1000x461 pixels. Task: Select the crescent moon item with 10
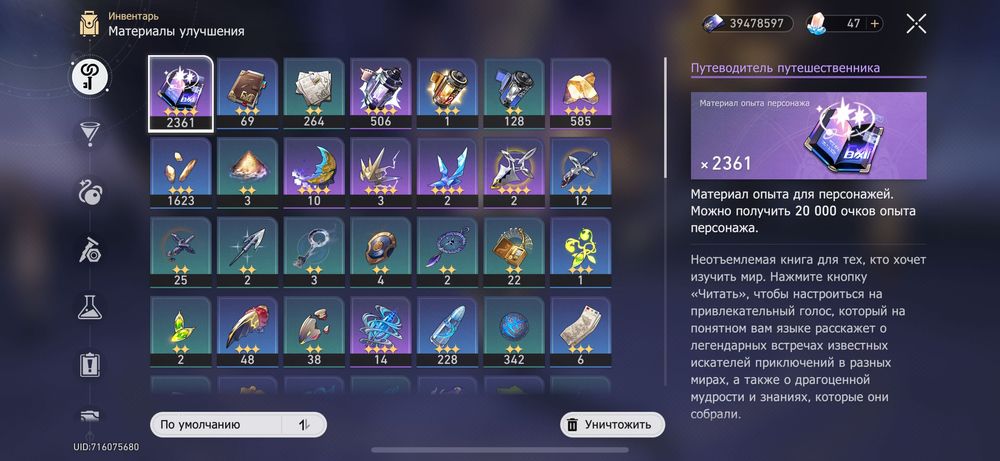point(314,172)
